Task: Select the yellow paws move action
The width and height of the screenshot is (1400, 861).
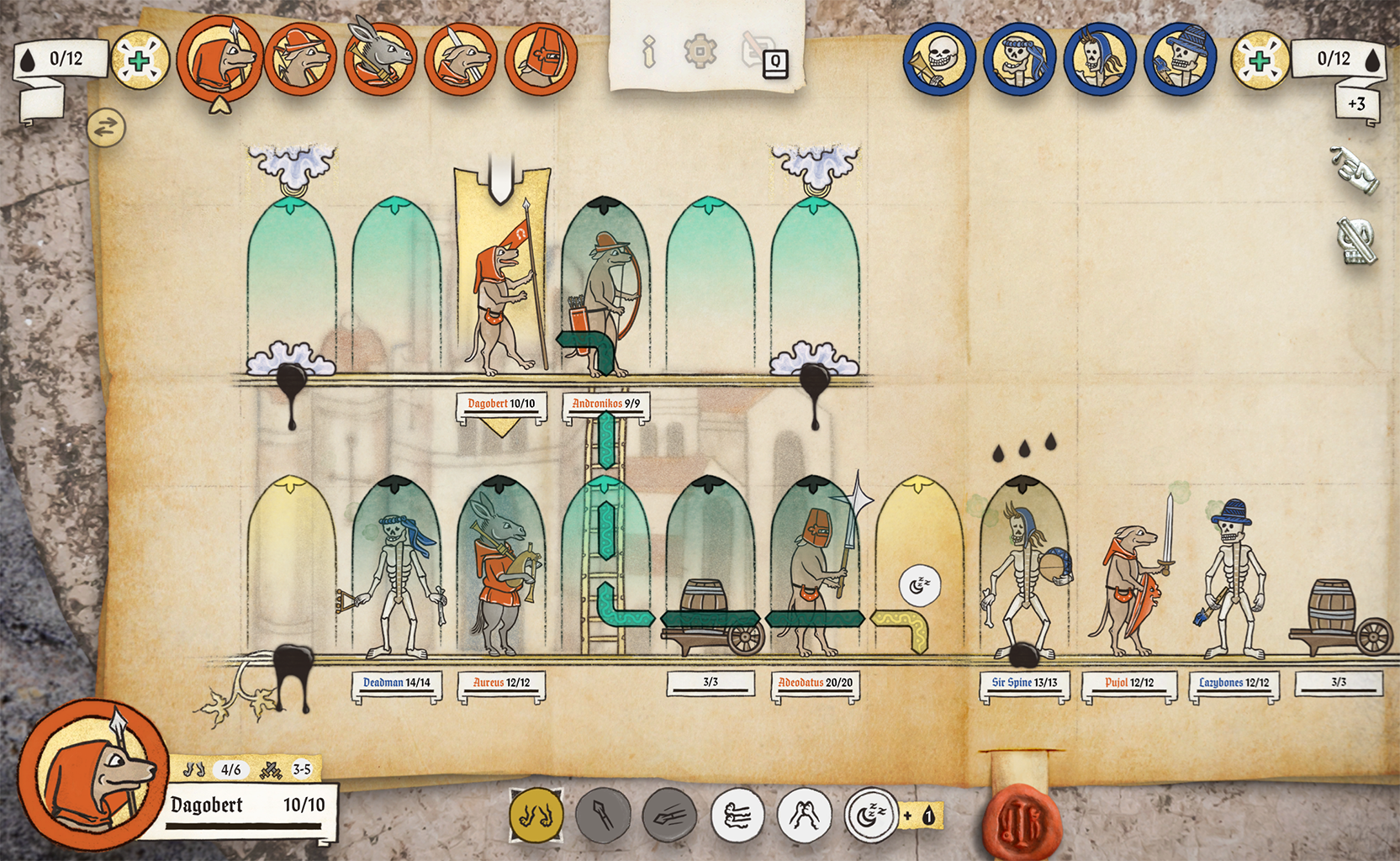Action: tap(536, 815)
